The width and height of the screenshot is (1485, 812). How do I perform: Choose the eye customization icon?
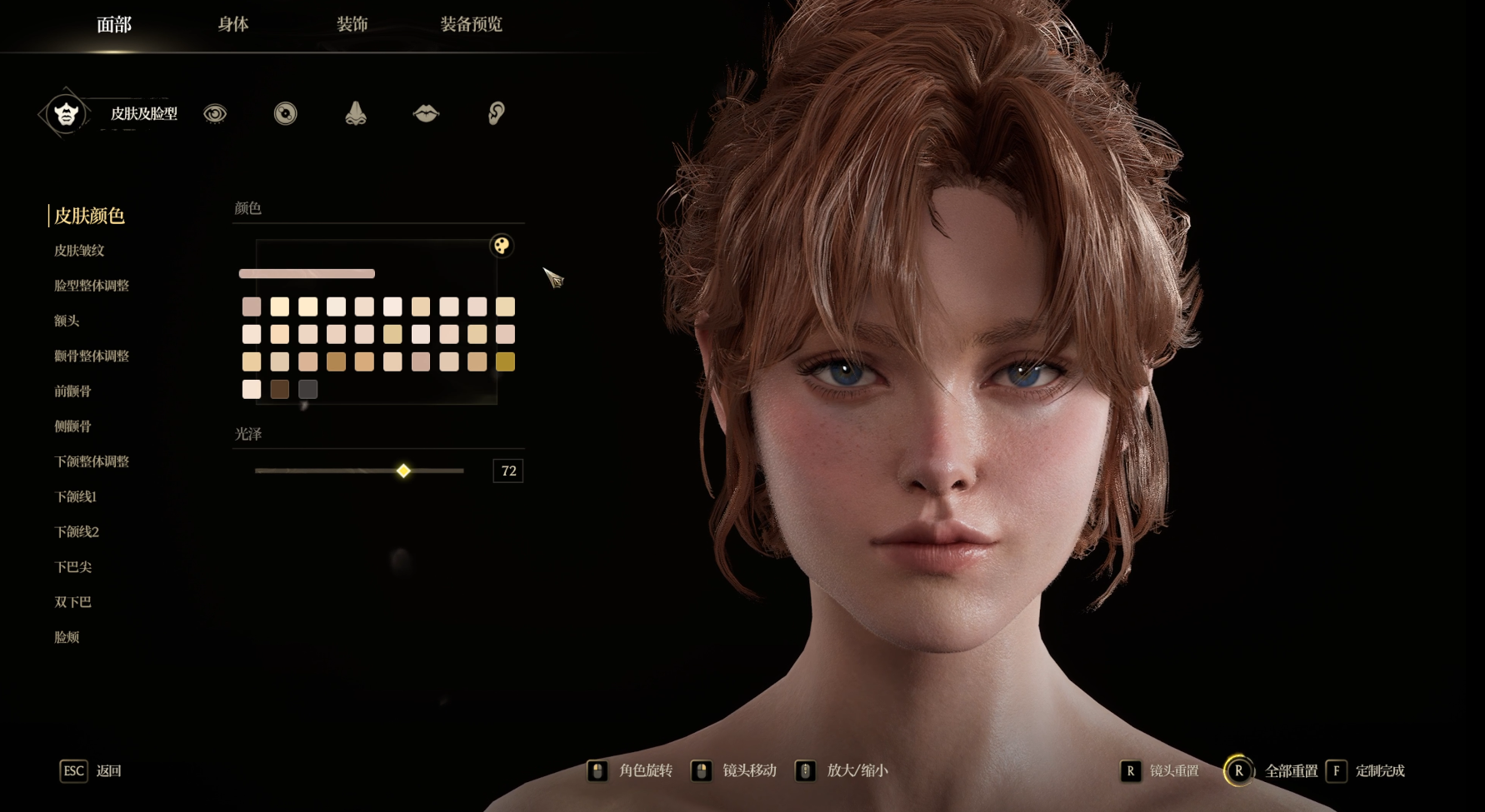click(x=215, y=113)
